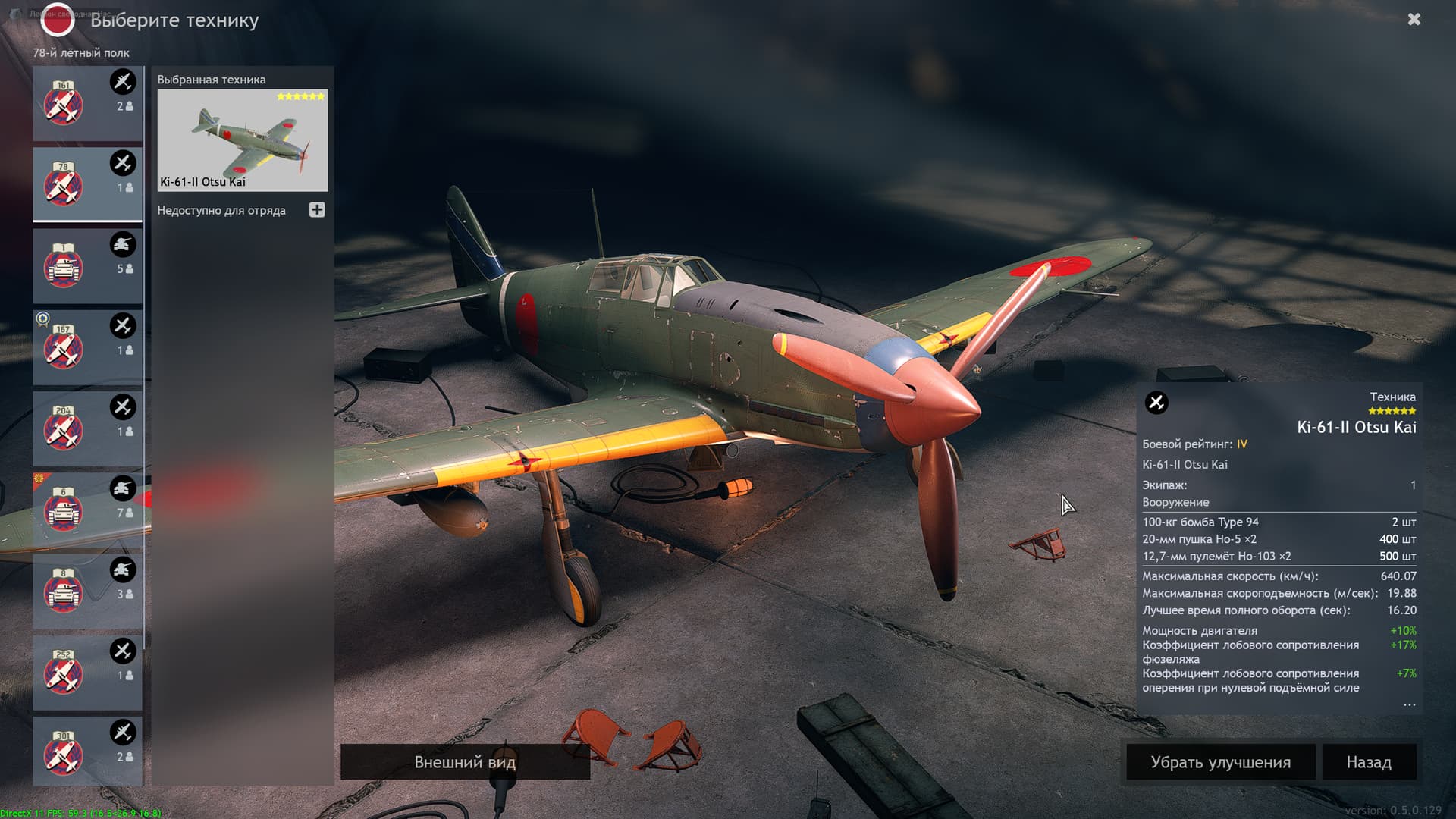Choose the 78th flight regiment squad
Image resolution: width=1456 pixels, height=819 pixels.
coord(87,185)
